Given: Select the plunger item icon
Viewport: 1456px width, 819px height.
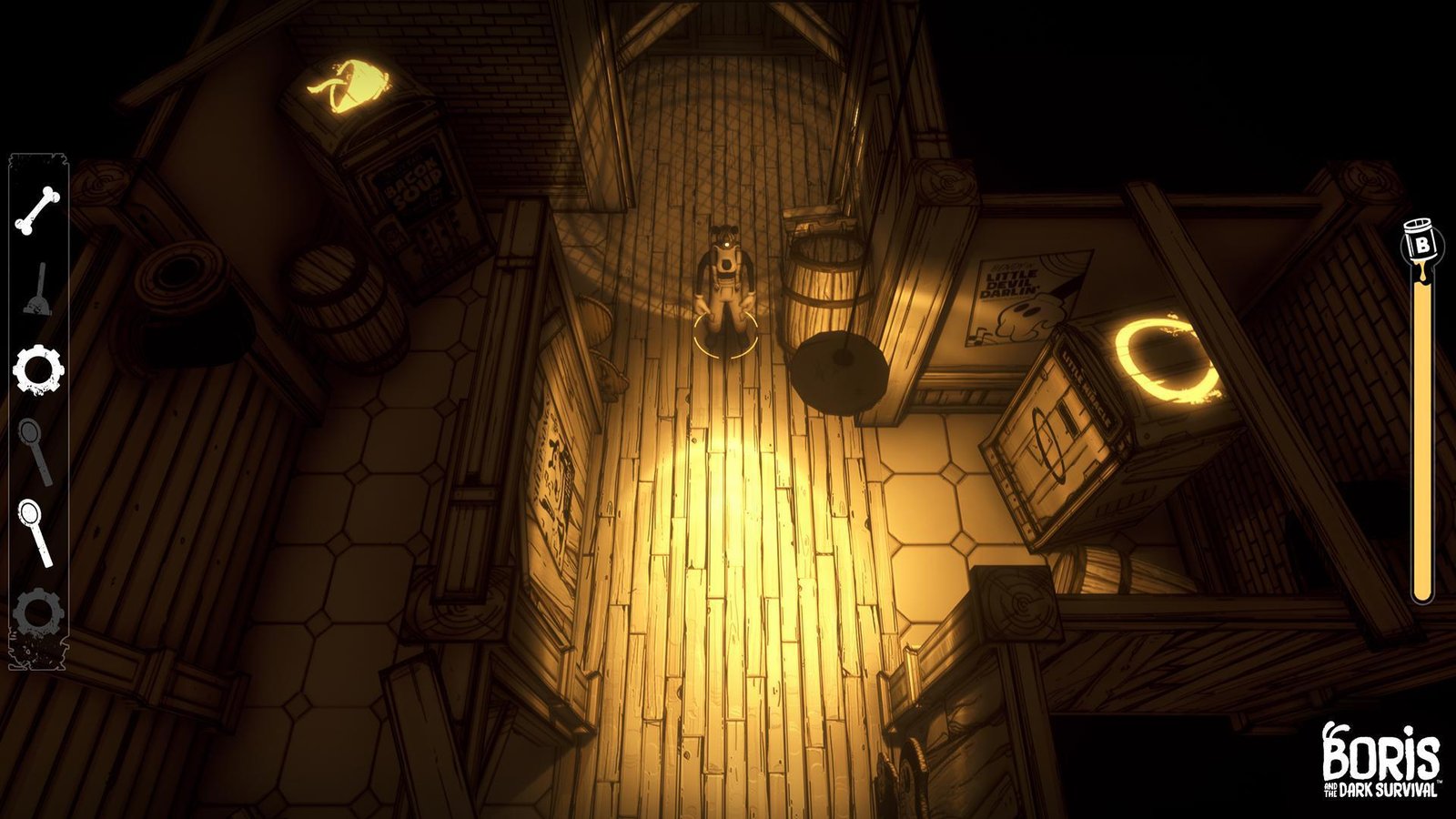Looking at the screenshot, I should [36, 289].
